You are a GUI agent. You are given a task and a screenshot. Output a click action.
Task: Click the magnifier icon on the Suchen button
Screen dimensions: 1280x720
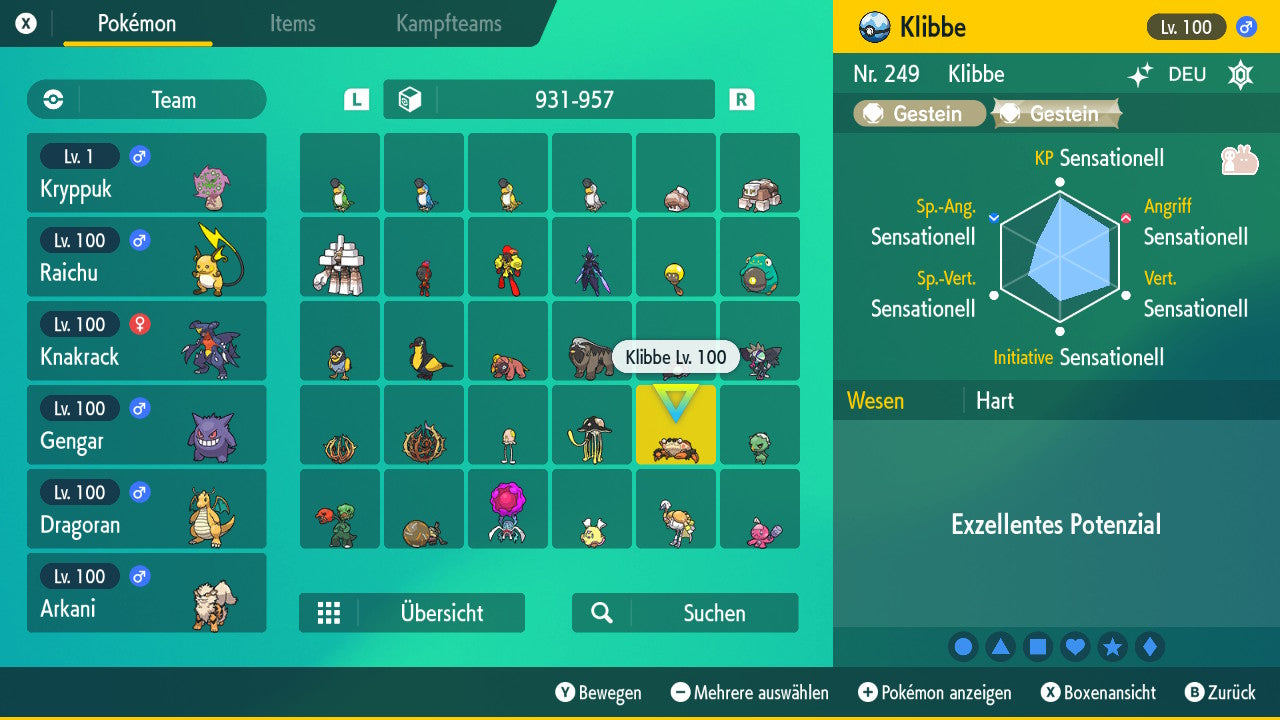pos(601,612)
